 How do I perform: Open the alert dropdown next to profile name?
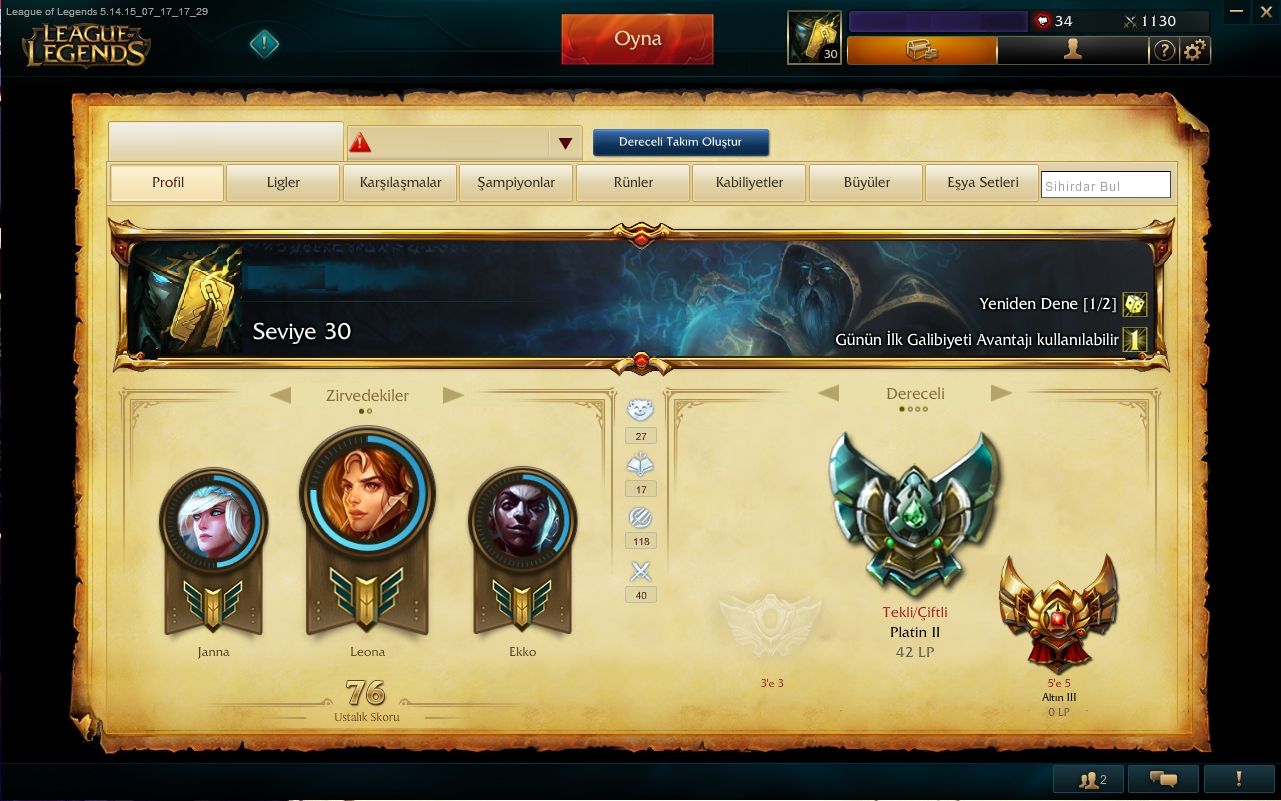[566, 142]
